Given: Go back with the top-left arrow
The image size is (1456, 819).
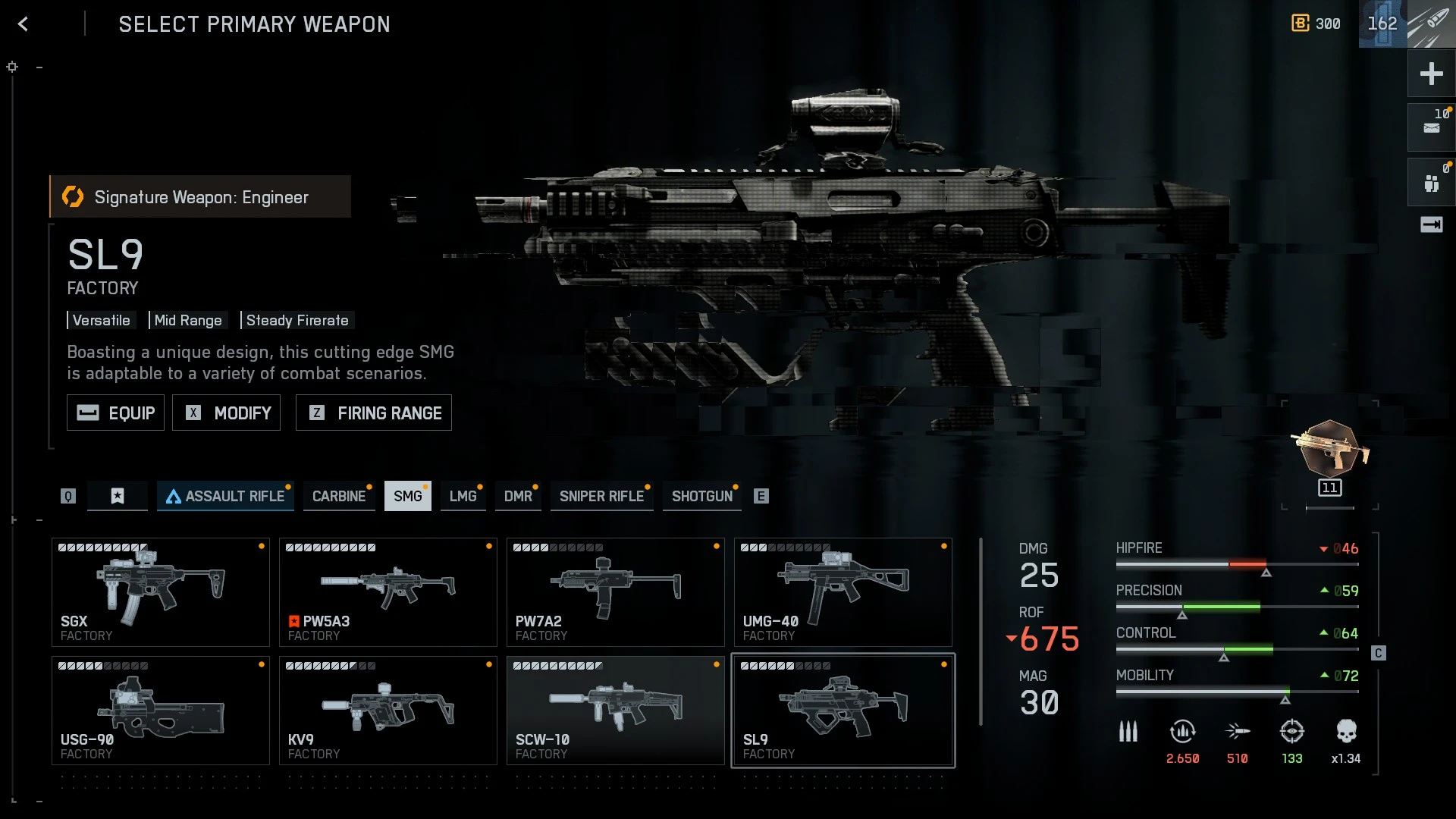Looking at the screenshot, I should (24, 24).
